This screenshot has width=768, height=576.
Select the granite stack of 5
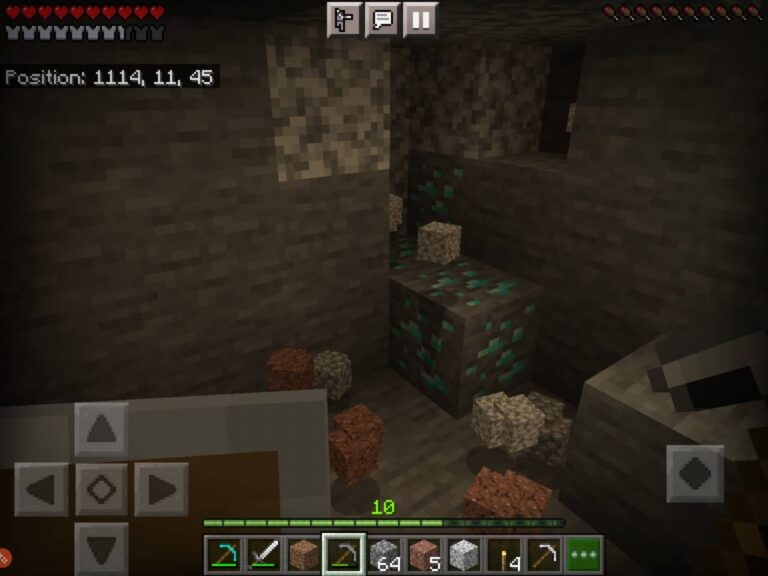[x=424, y=555]
